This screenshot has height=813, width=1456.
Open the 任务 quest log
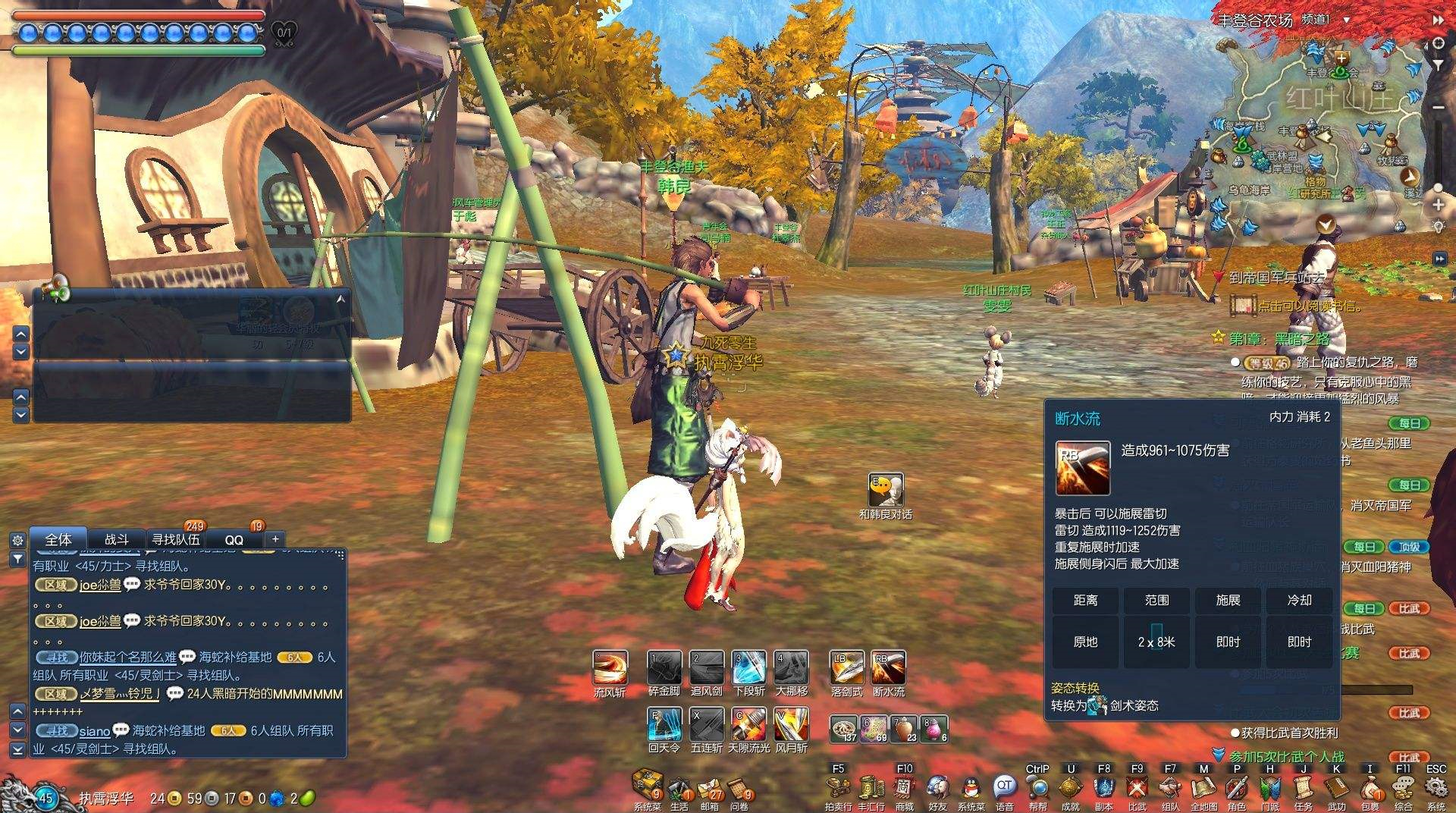click(x=1303, y=789)
